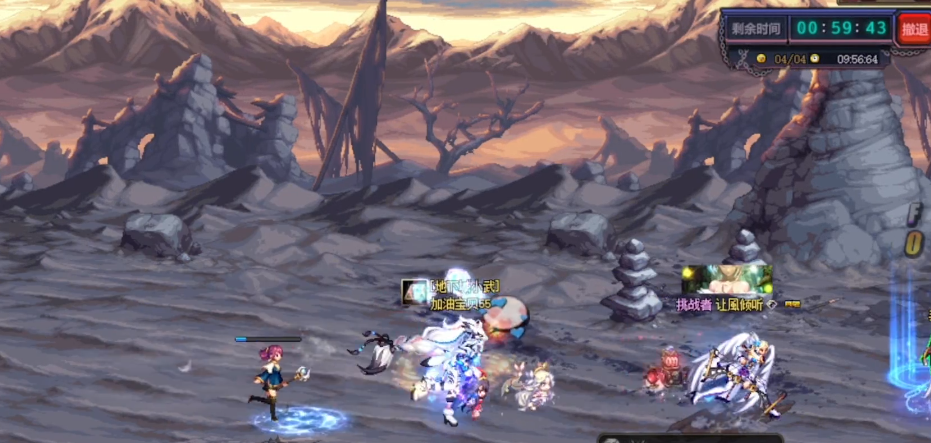Click the red 撤退 retreat button
Viewport: 931px width, 443px height.
pos(914,28)
